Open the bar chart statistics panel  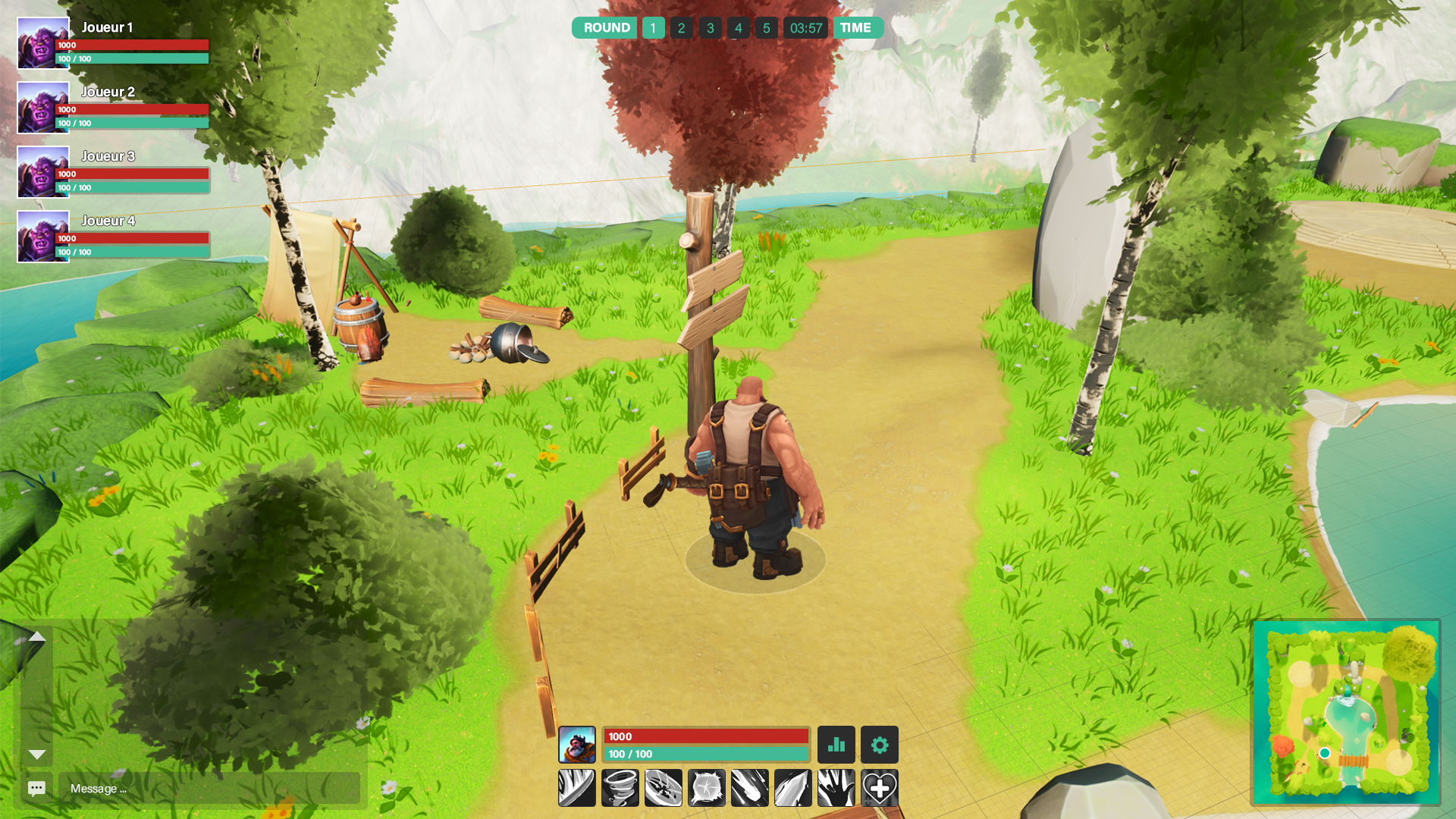click(836, 745)
